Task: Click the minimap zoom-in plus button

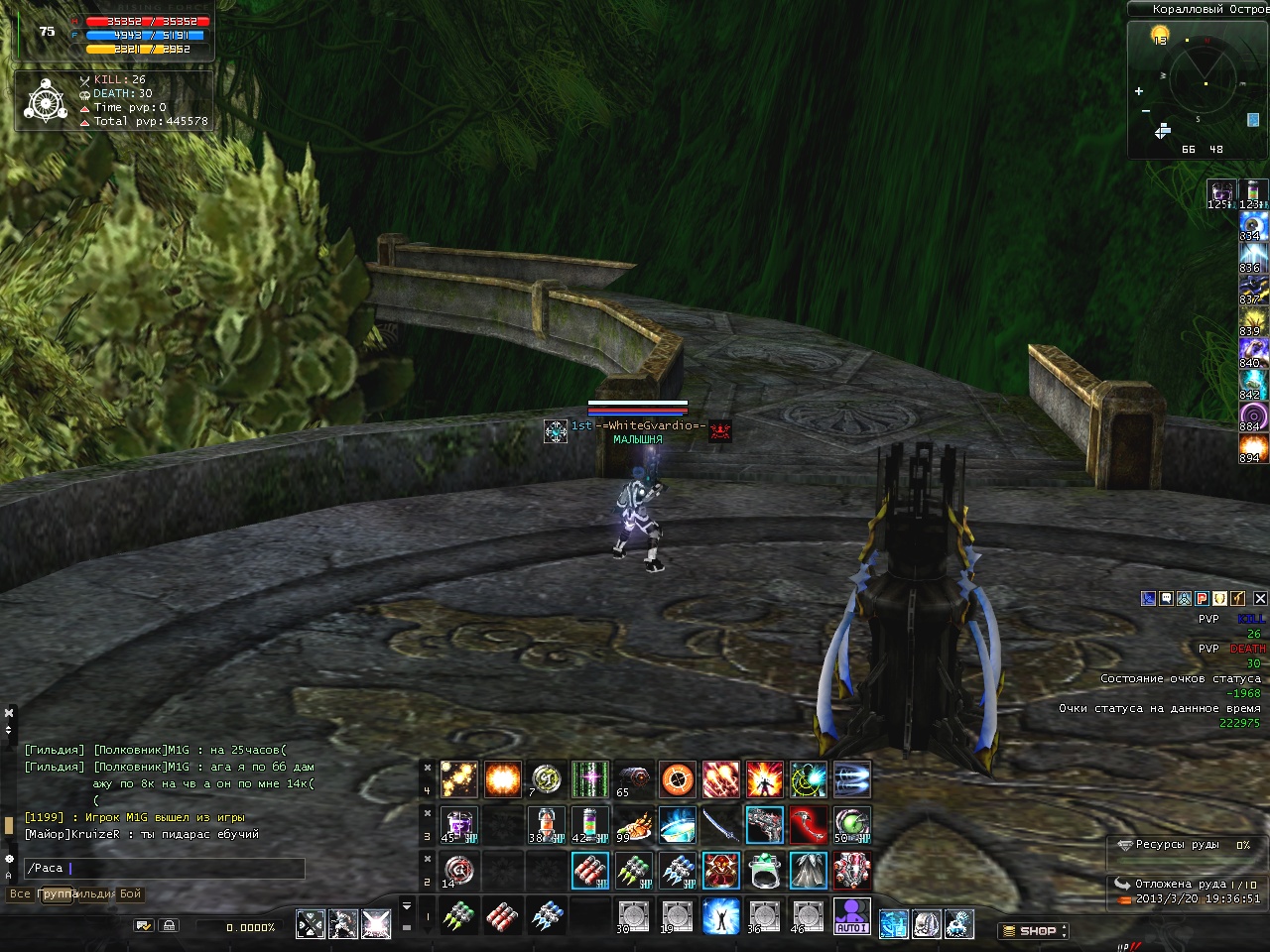Action: click(x=1139, y=92)
